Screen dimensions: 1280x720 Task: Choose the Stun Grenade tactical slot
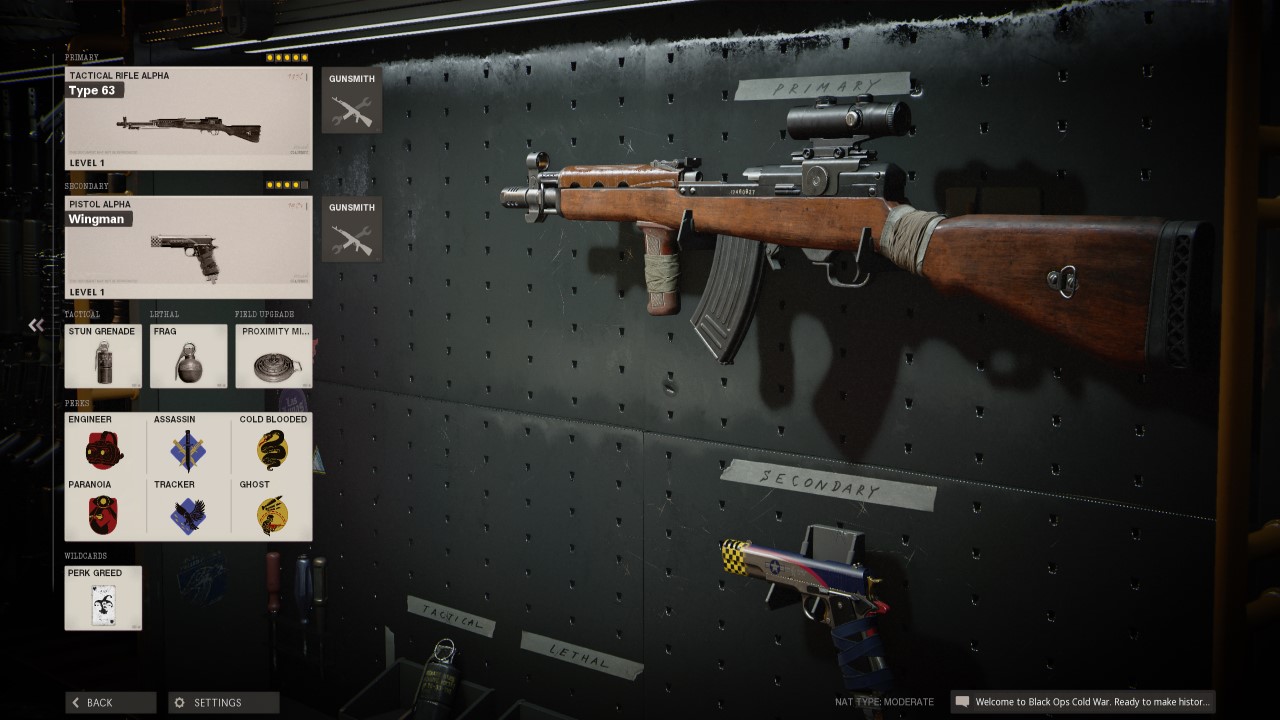[x=103, y=356]
